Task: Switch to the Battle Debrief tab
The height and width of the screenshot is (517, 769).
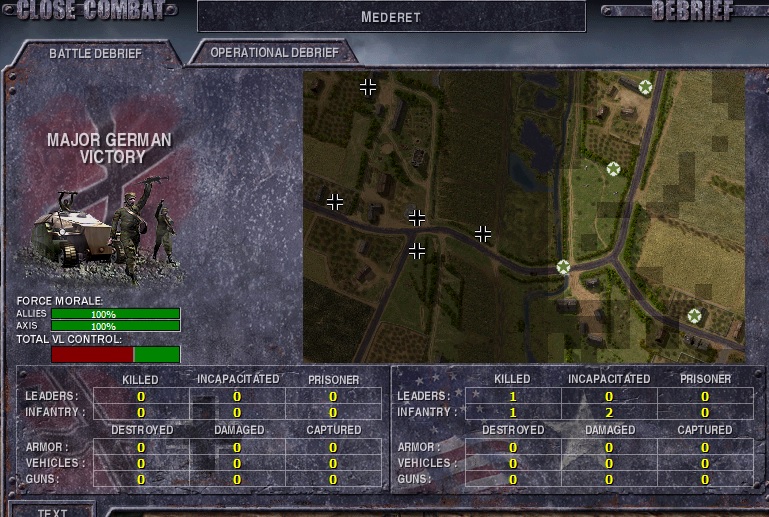Action: point(95,53)
